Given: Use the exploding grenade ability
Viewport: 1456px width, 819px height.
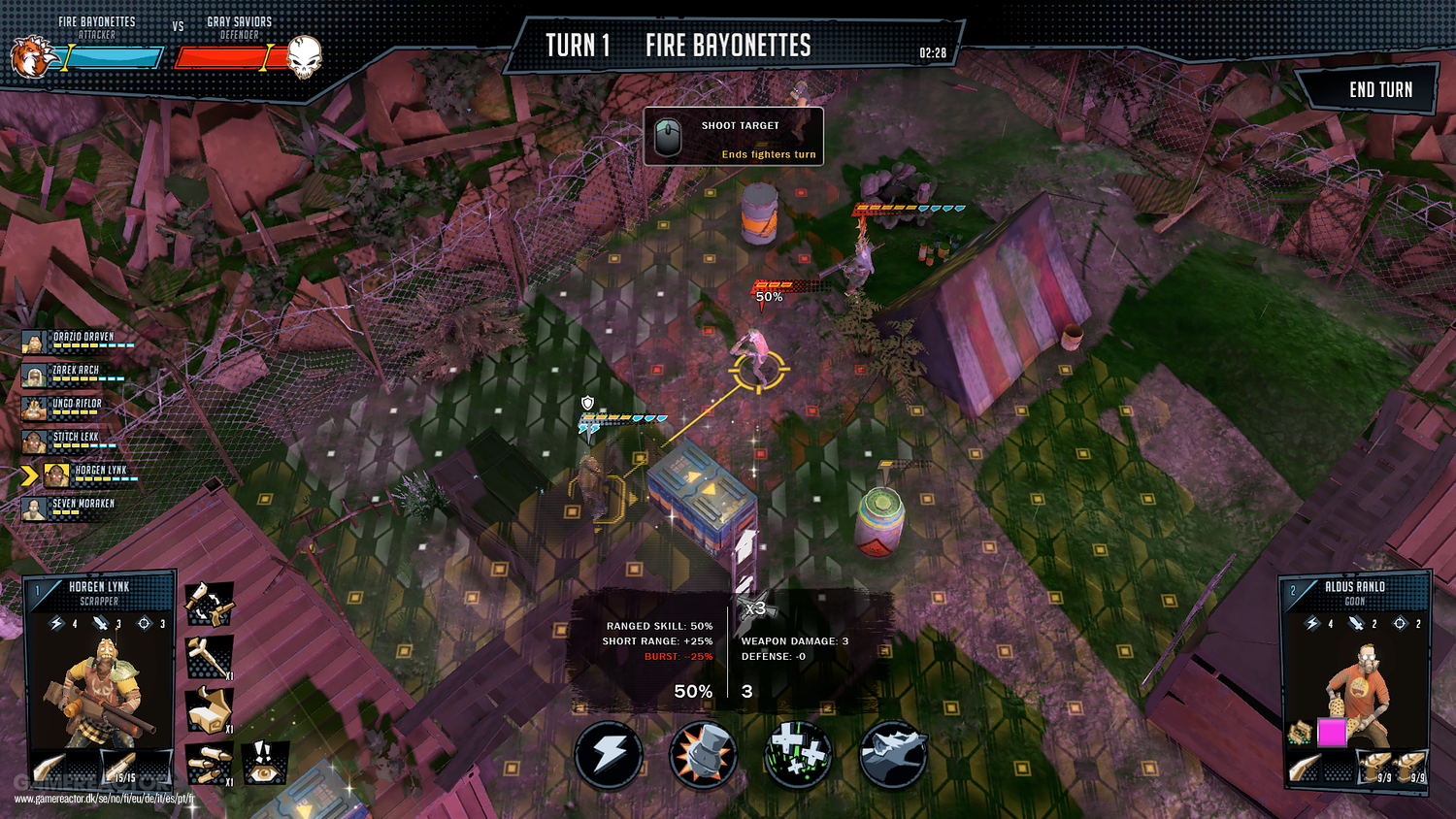Looking at the screenshot, I should pyautogui.click(x=704, y=754).
